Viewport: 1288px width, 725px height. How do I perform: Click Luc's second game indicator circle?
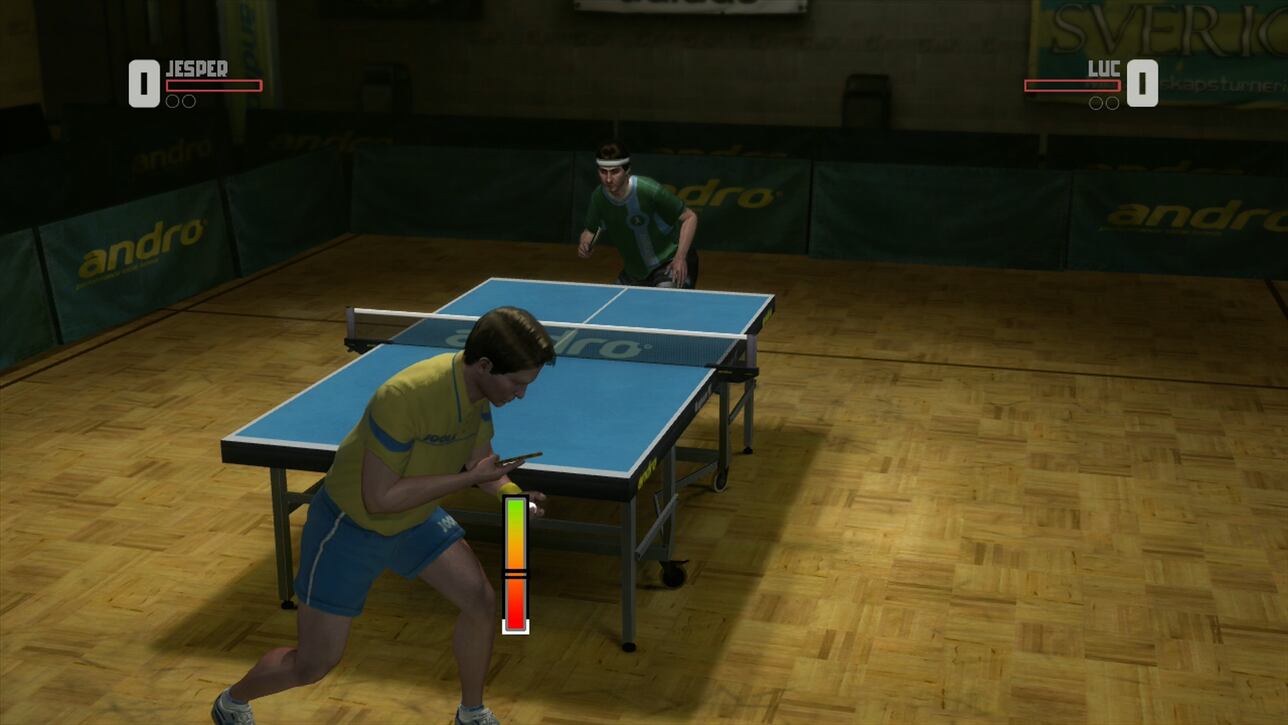[x=1113, y=103]
